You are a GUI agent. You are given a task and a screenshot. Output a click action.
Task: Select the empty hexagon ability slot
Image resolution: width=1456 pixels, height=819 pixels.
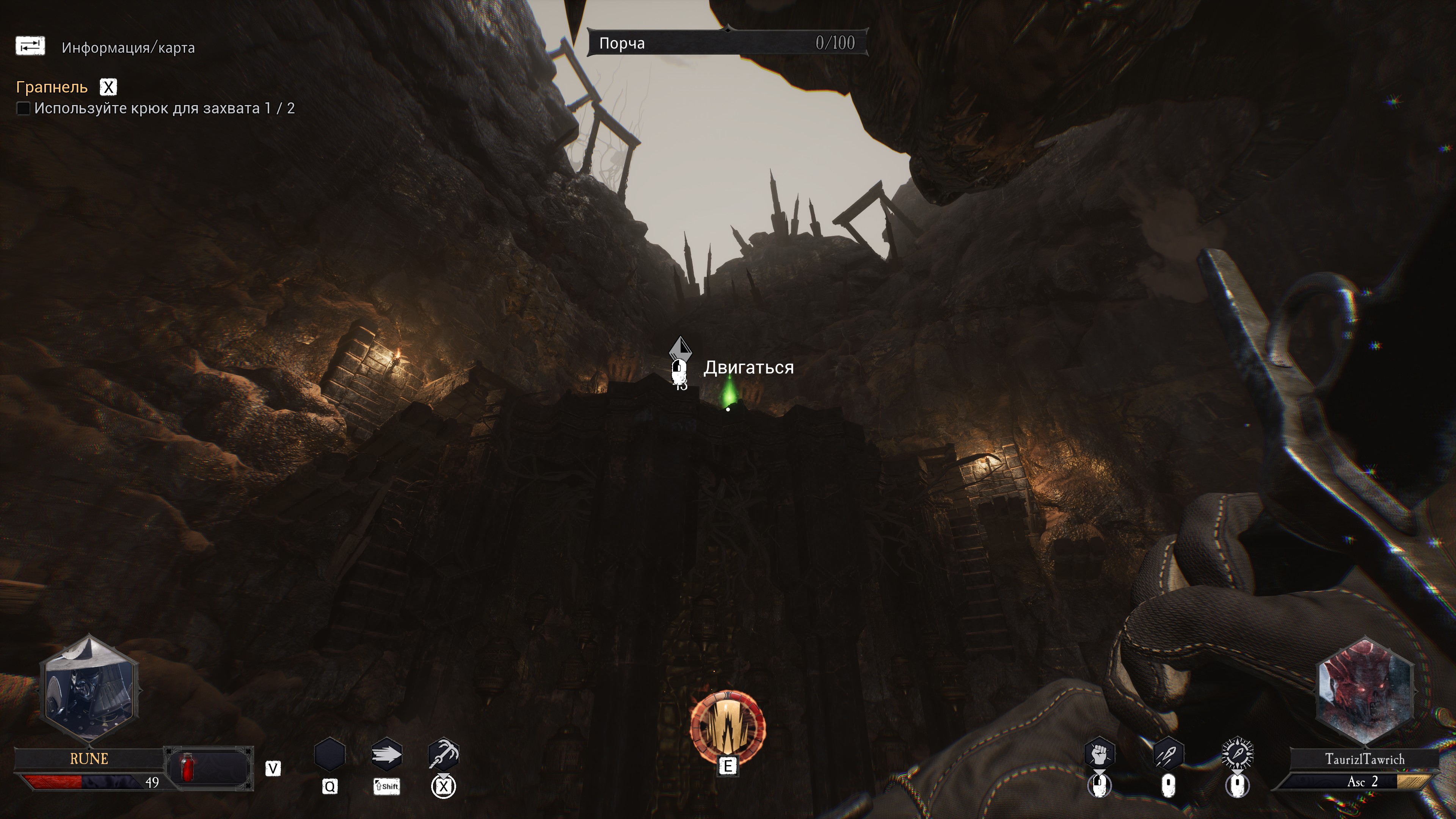click(x=329, y=754)
